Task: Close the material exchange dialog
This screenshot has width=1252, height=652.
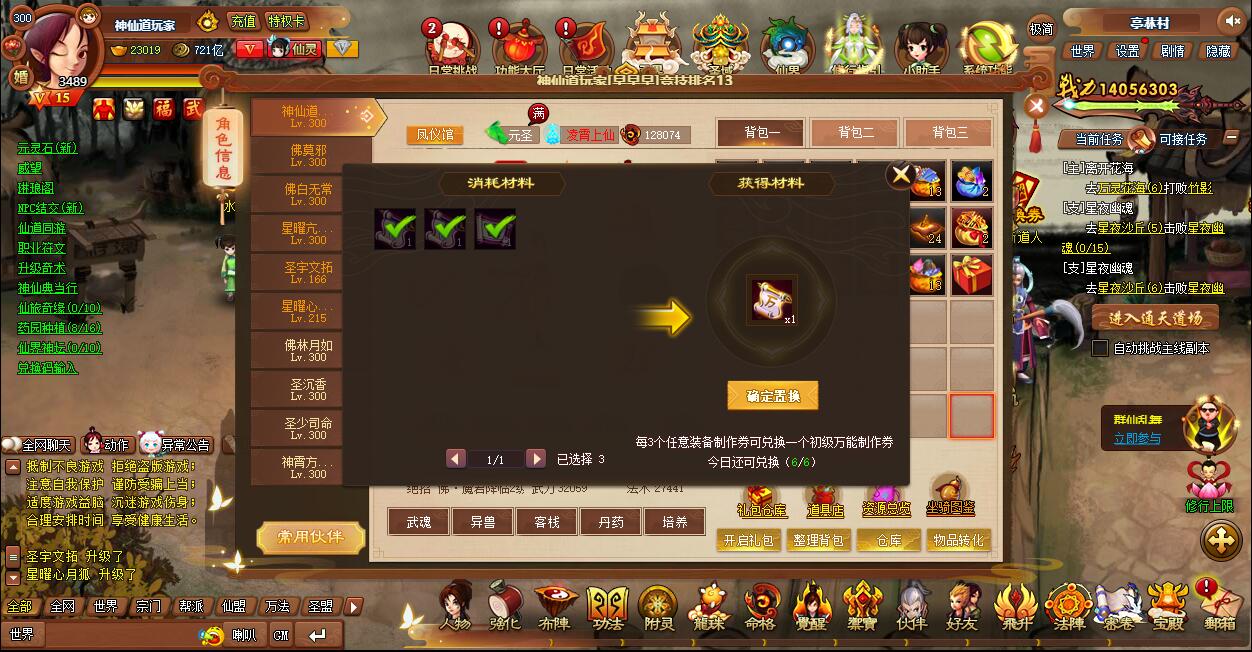Action: 901,175
